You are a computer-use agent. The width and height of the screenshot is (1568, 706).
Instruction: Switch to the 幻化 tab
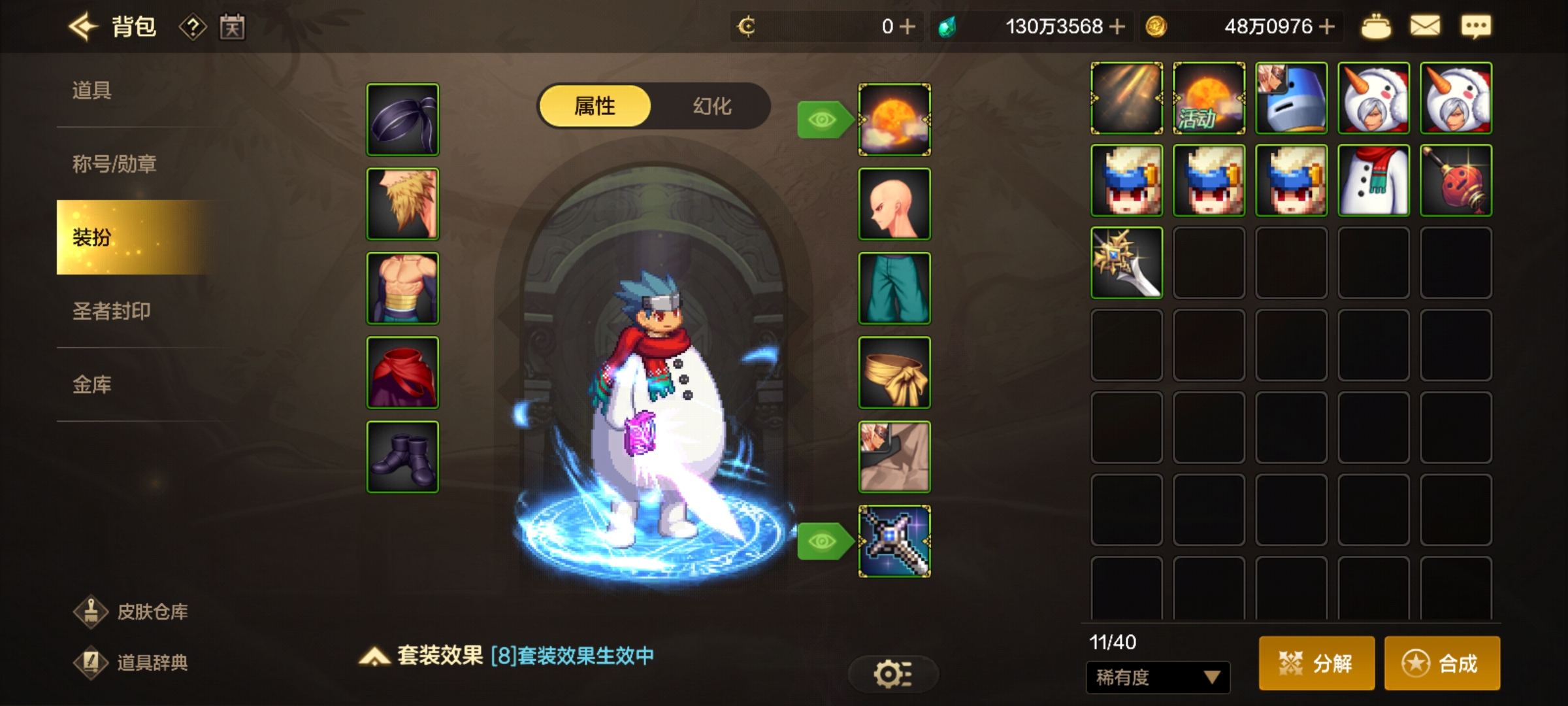tap(711, 106)
